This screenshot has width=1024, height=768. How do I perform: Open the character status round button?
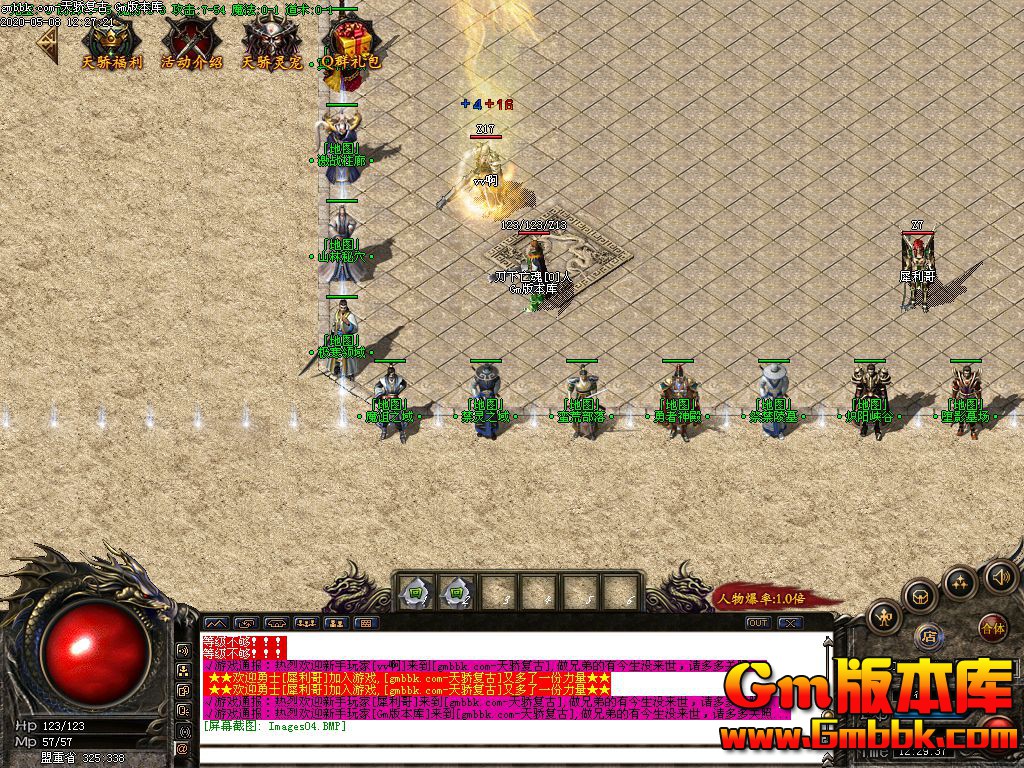coord(886,616)
